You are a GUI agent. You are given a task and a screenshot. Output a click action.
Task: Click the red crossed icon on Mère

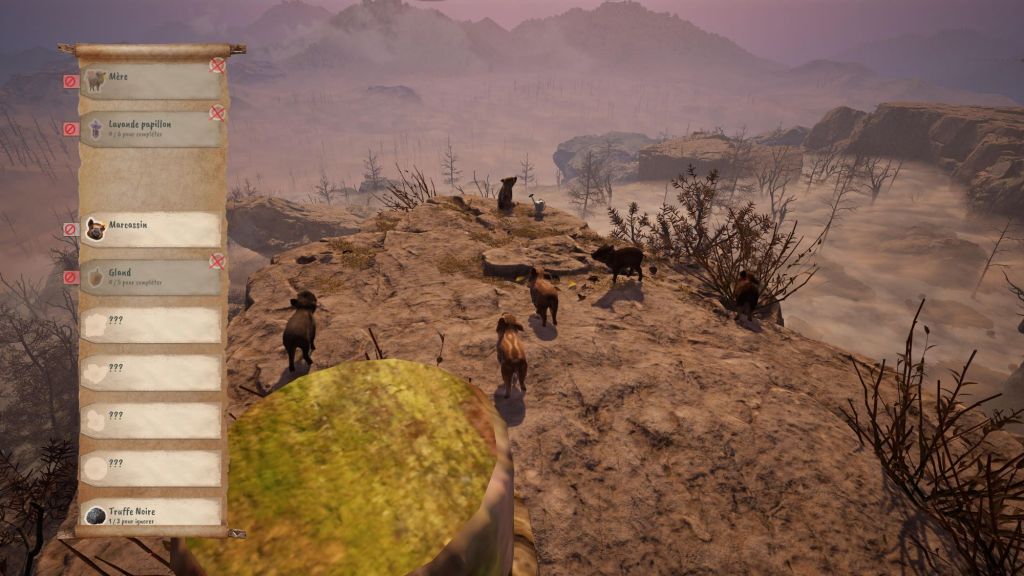(x=217, y=65)
